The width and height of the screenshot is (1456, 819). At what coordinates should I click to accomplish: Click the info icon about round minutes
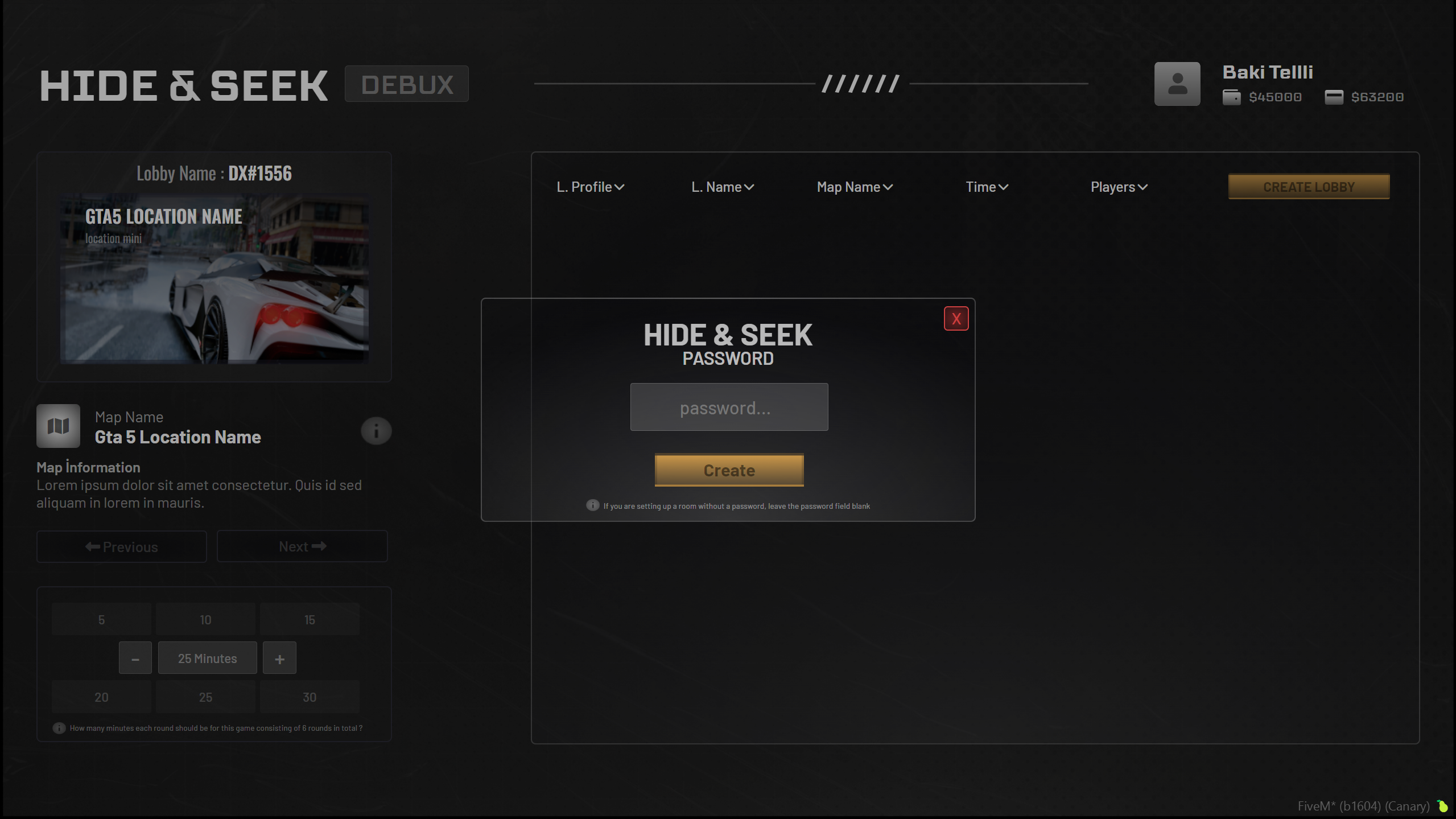[x=59, y=727]
